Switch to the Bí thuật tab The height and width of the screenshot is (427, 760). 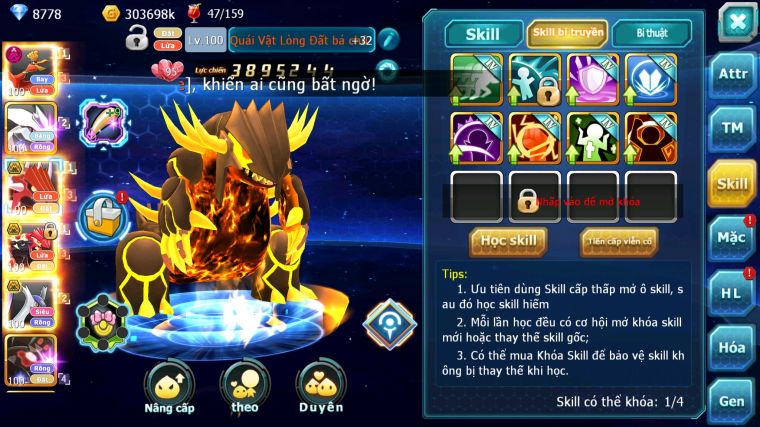point(651,33)
